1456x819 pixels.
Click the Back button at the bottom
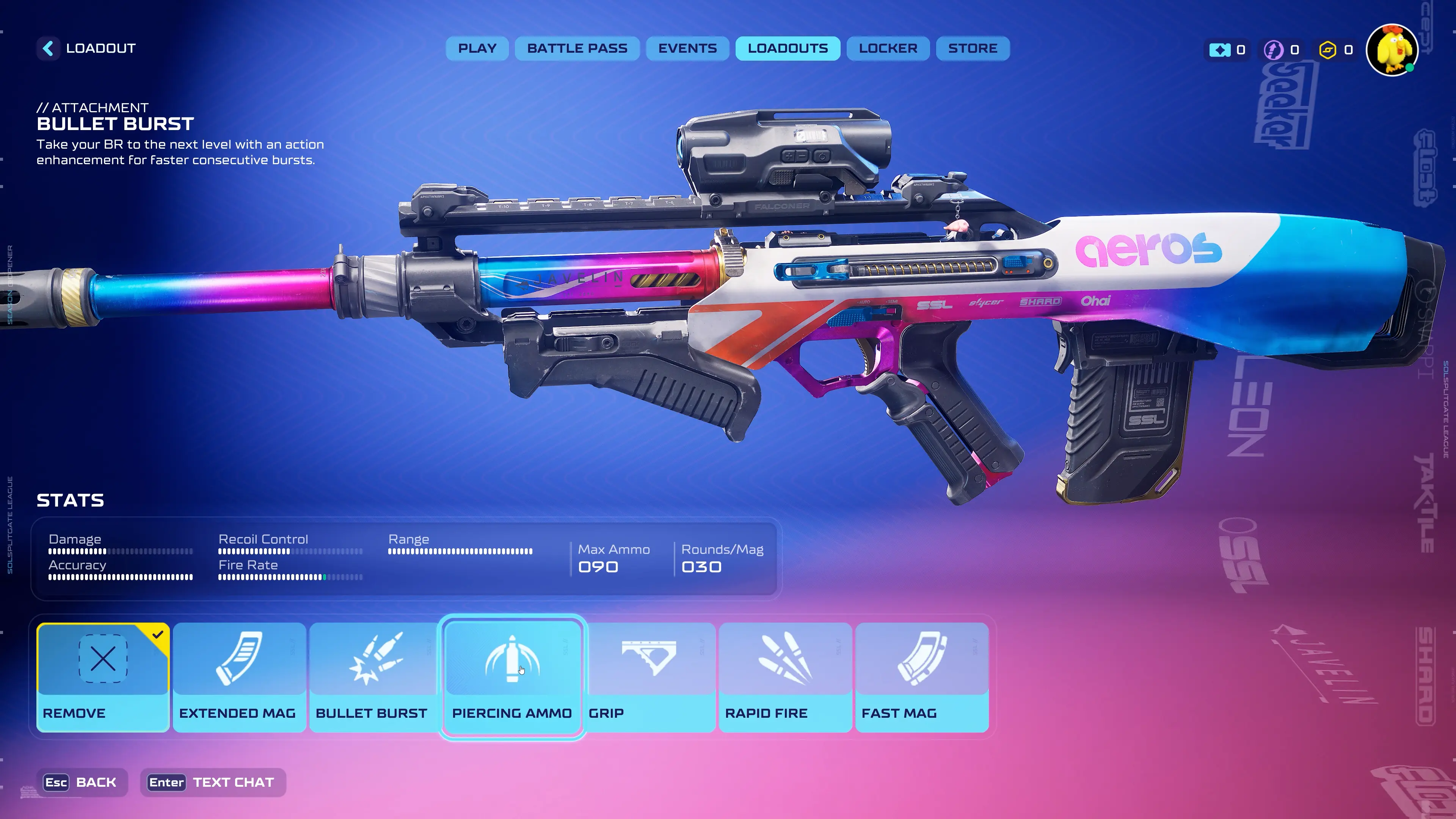coord(81,782)
